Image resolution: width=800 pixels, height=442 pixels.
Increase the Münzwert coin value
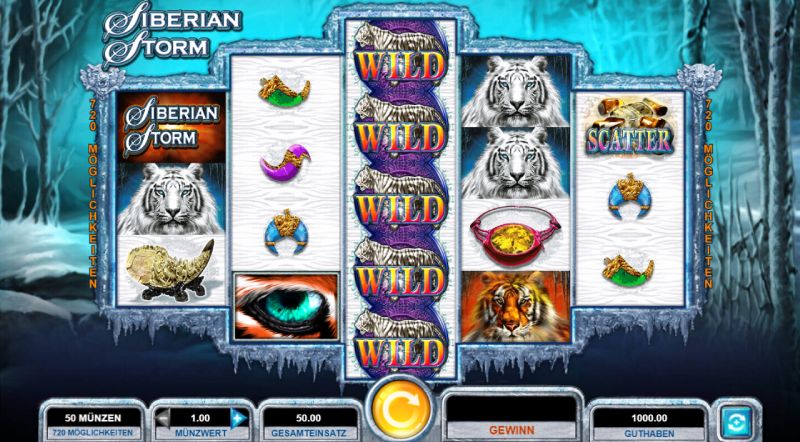pyautogui.click(x=238, y=417)
